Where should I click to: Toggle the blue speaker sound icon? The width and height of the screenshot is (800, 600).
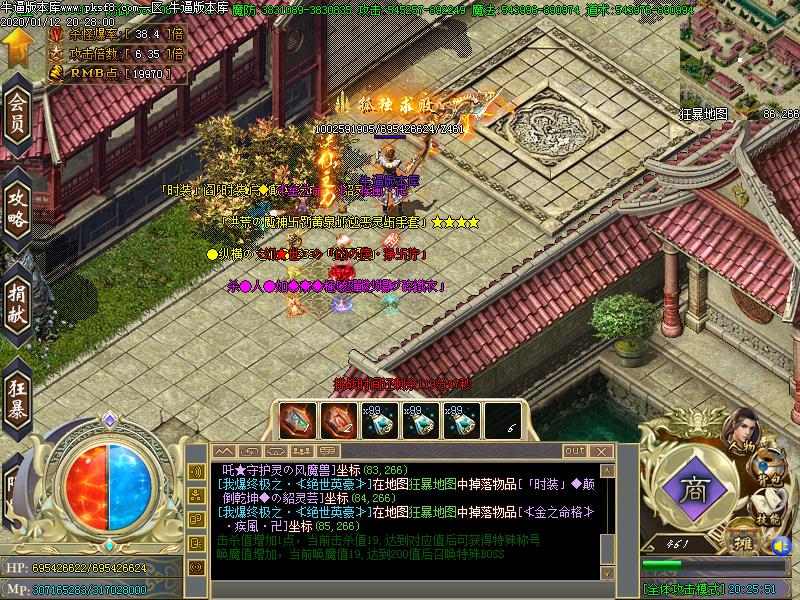coord(781,545)
